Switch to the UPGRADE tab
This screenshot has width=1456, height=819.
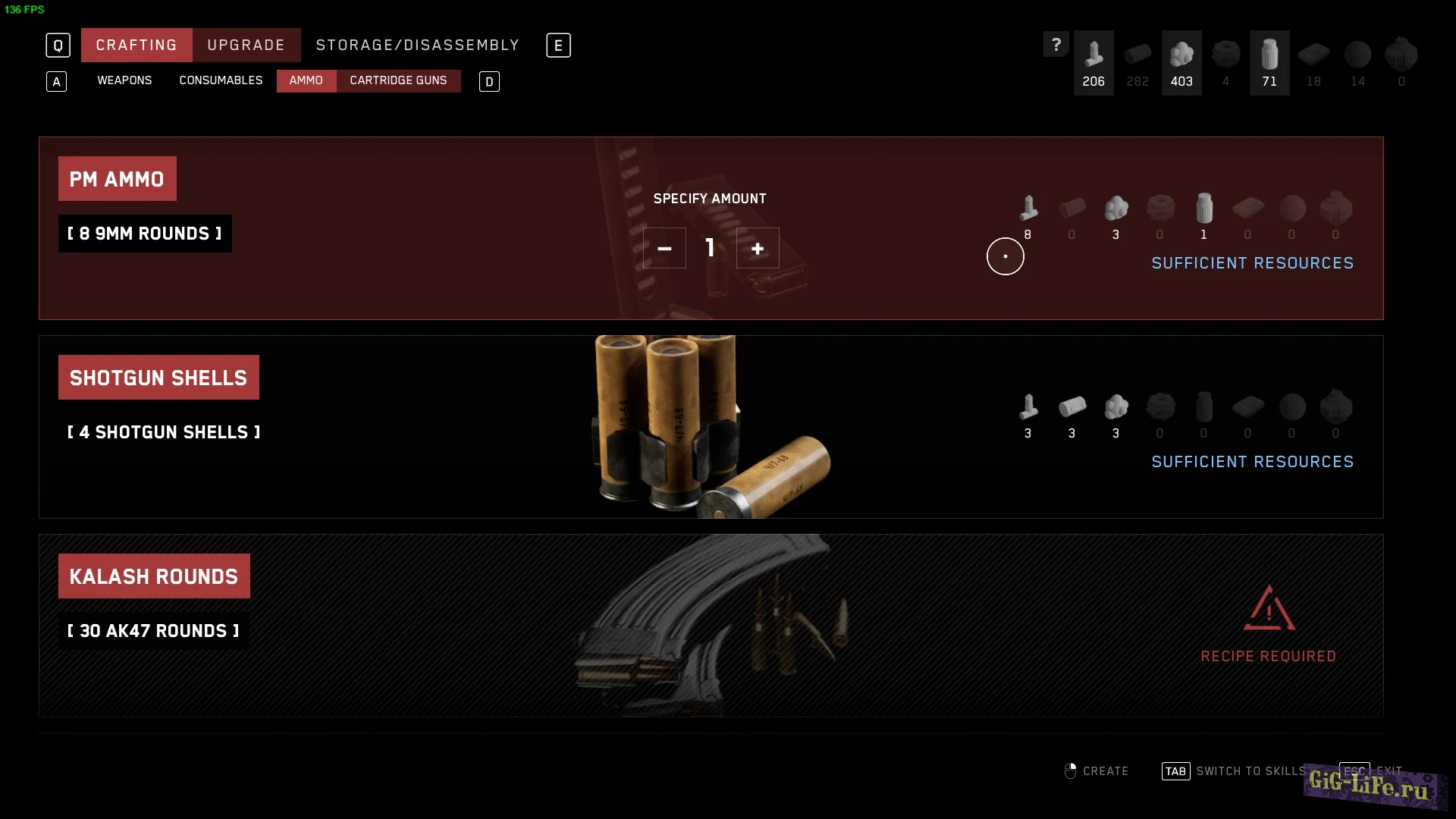(x=246, y=45)
